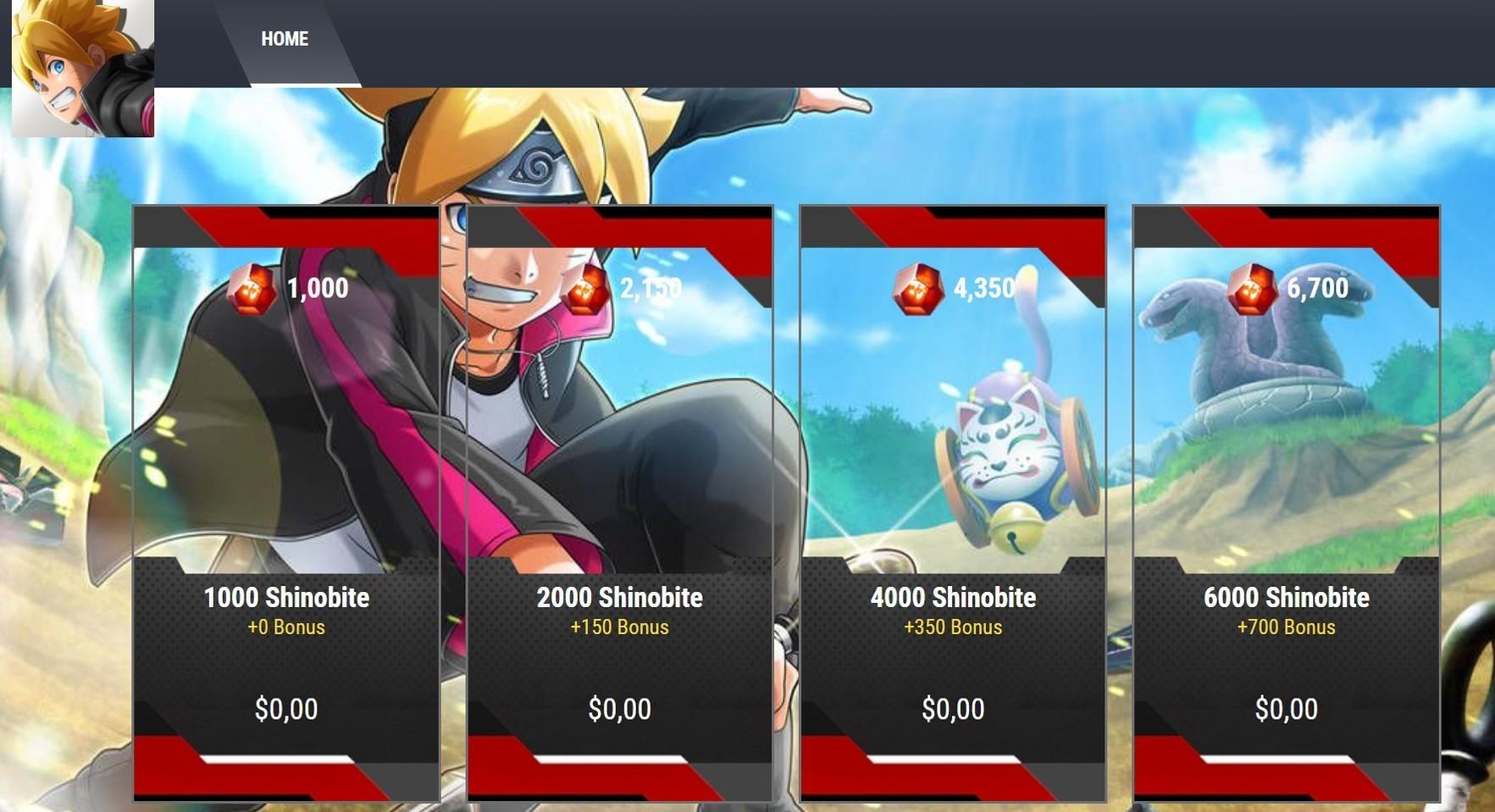This screenshot has height=812, width=1495.
Task: Click the $0,00 price on the 2000 Shinobite card
Action: pos(618,709)
